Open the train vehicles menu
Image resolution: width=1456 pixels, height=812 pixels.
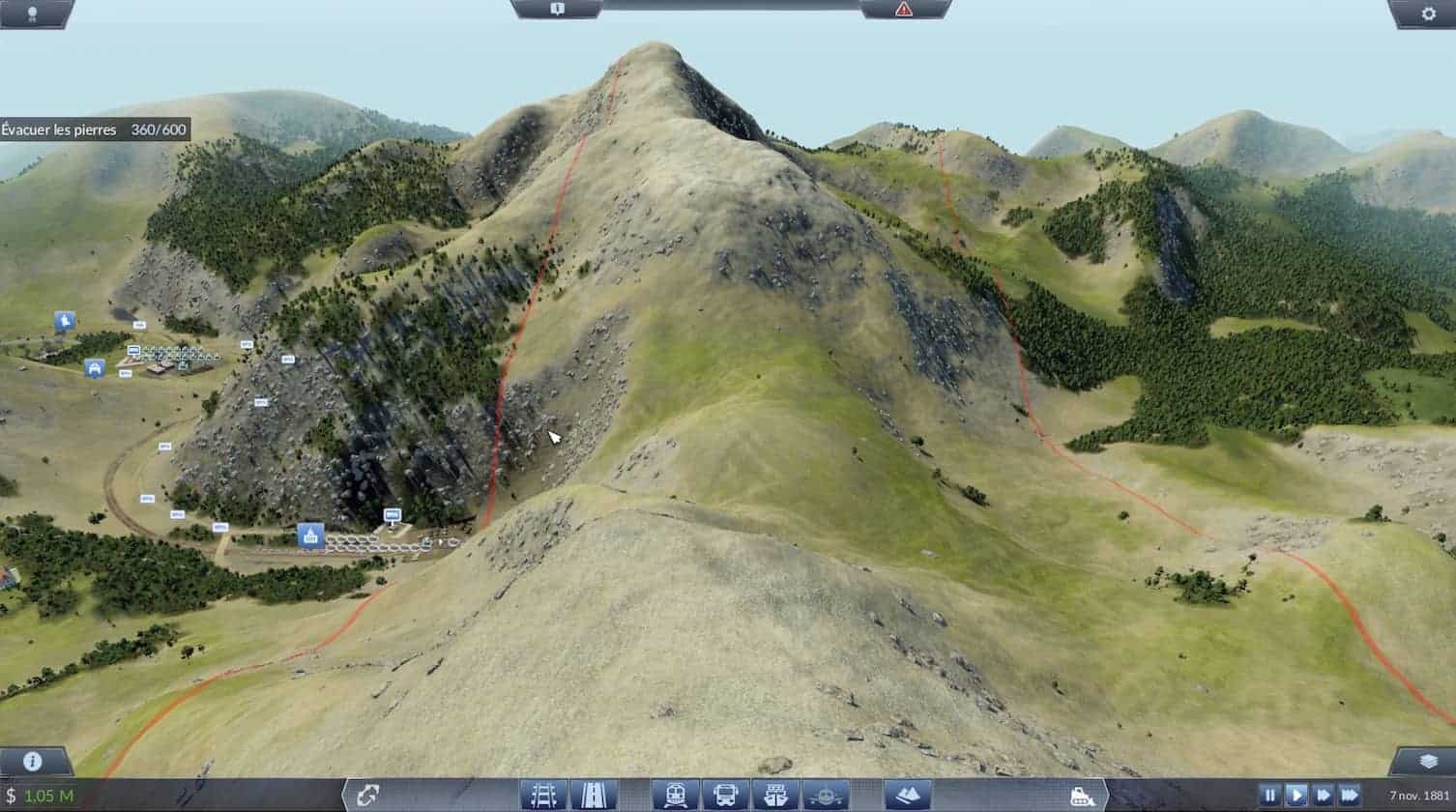pos(675,796)
